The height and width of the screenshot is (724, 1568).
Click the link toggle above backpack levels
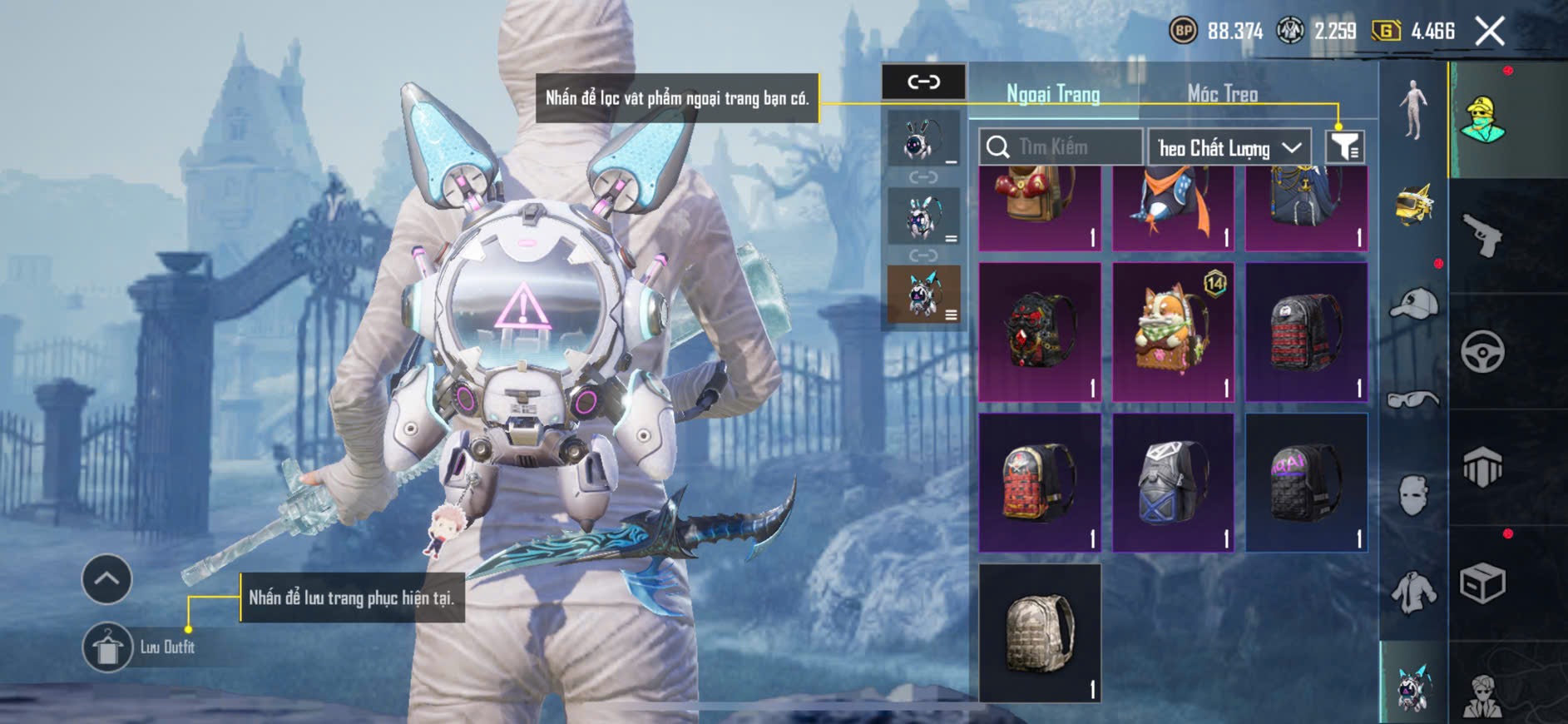[923, 82]
